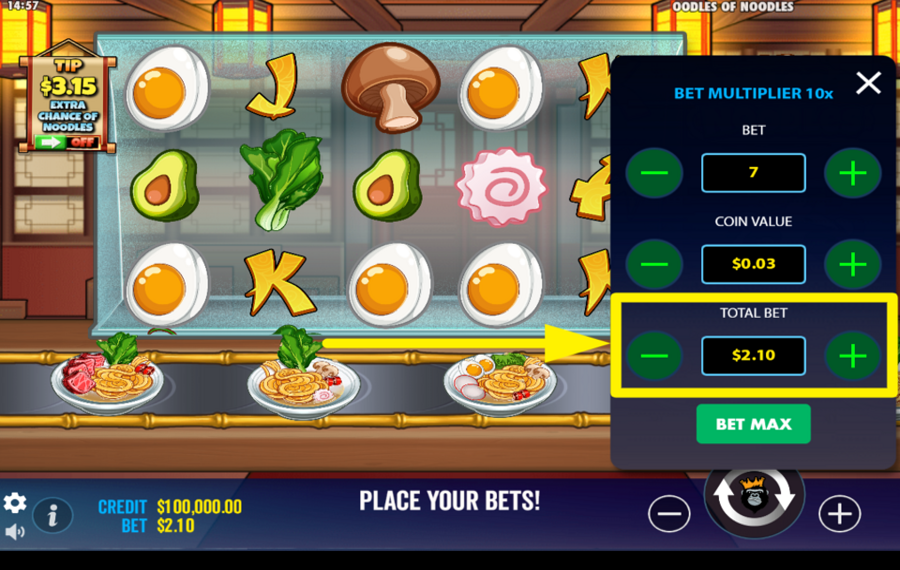This screenshot has width=900, height=570.
Task: Increase the Bet value with plus
Action: coord(852,173)
